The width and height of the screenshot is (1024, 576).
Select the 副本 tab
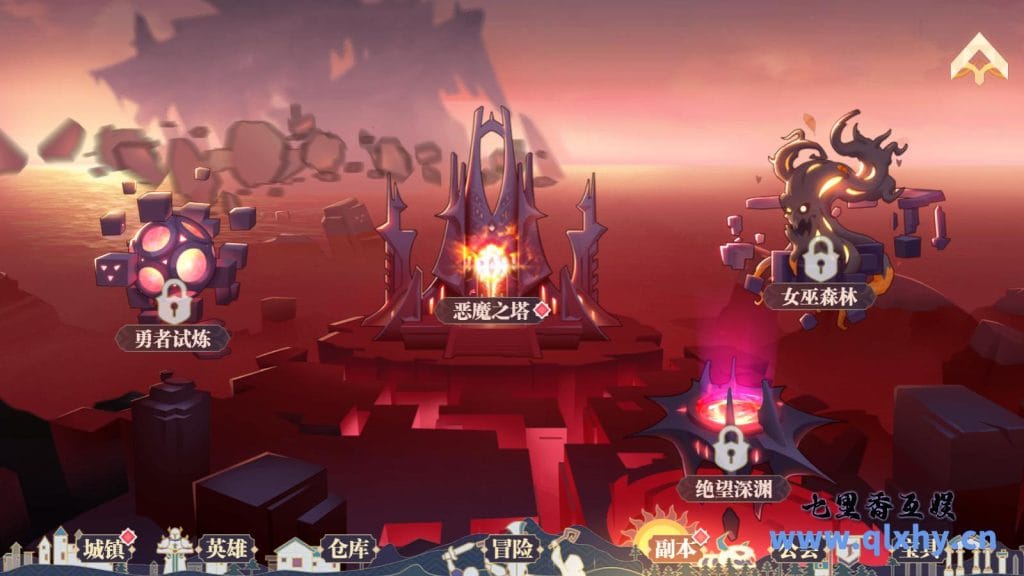point(676,548)
